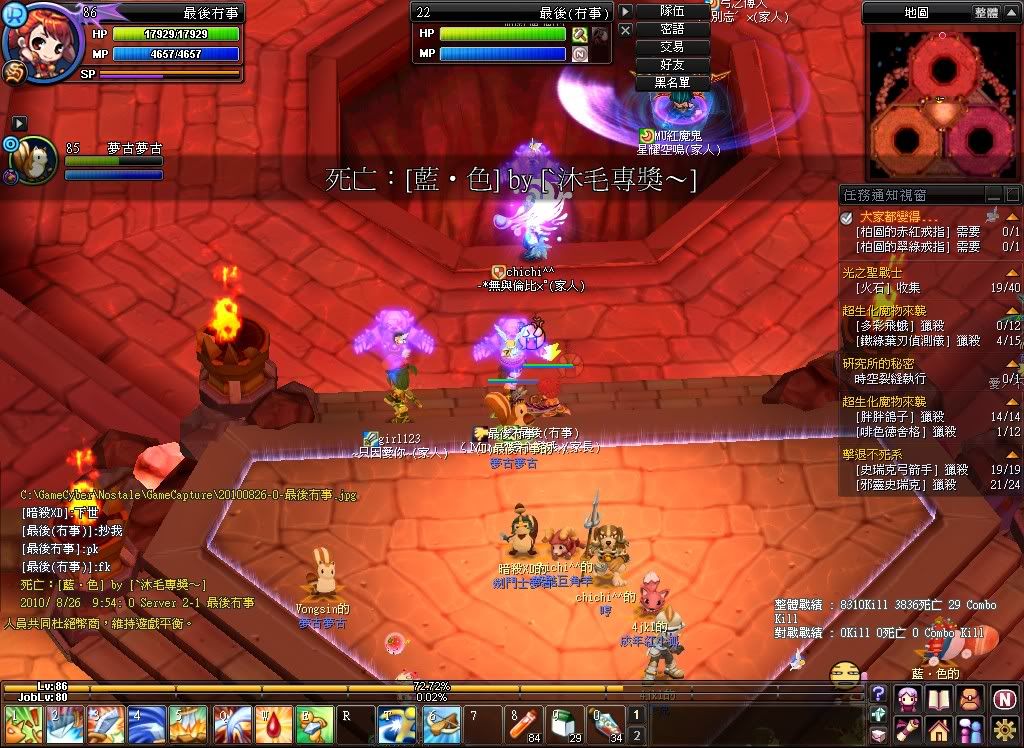Open the quest scroll icon
This screenshot has height=748, width=1024.
coord(908,729)
